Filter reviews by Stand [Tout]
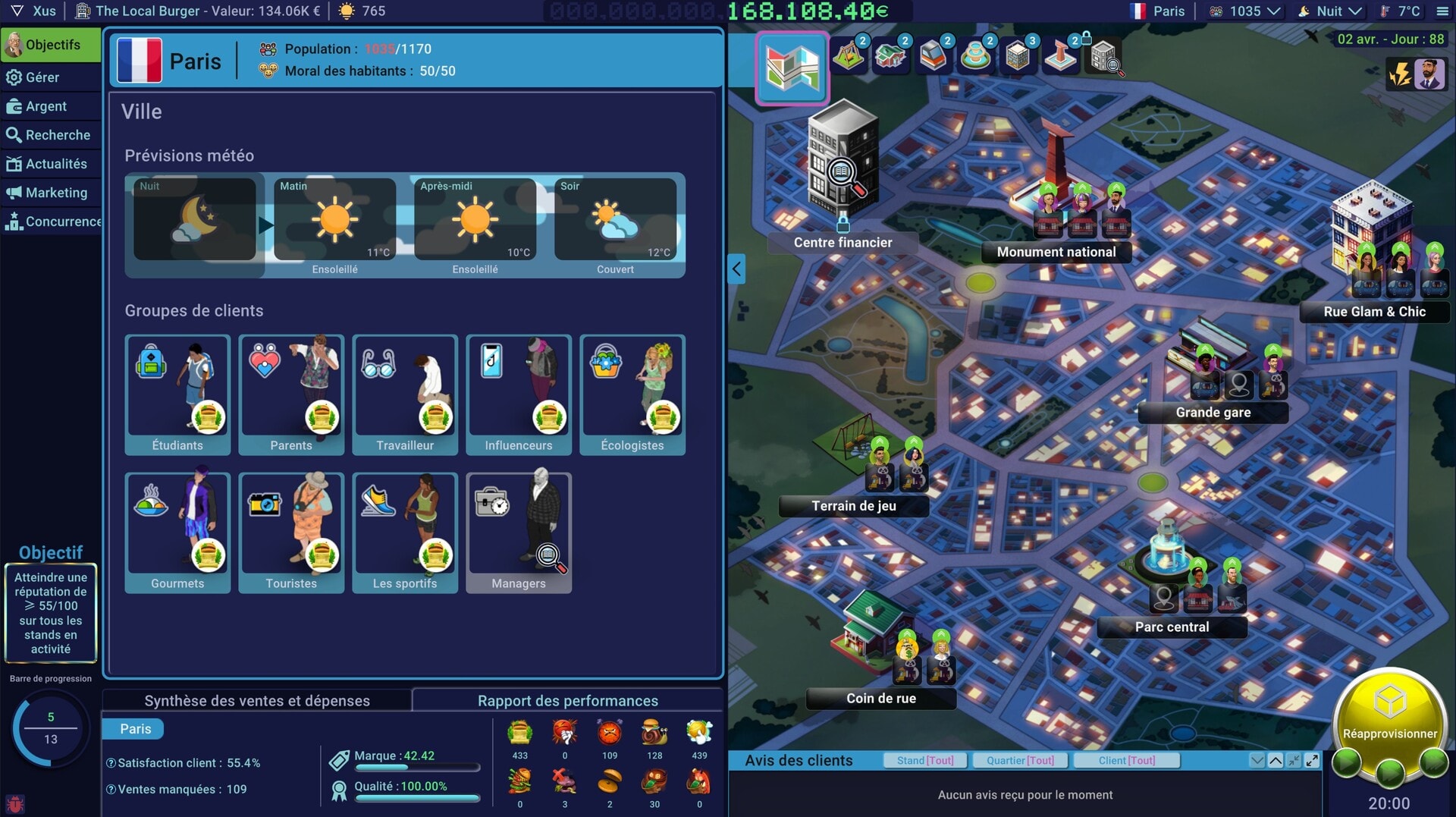Viewport: 1456px width, 817px height. (925, 760)
